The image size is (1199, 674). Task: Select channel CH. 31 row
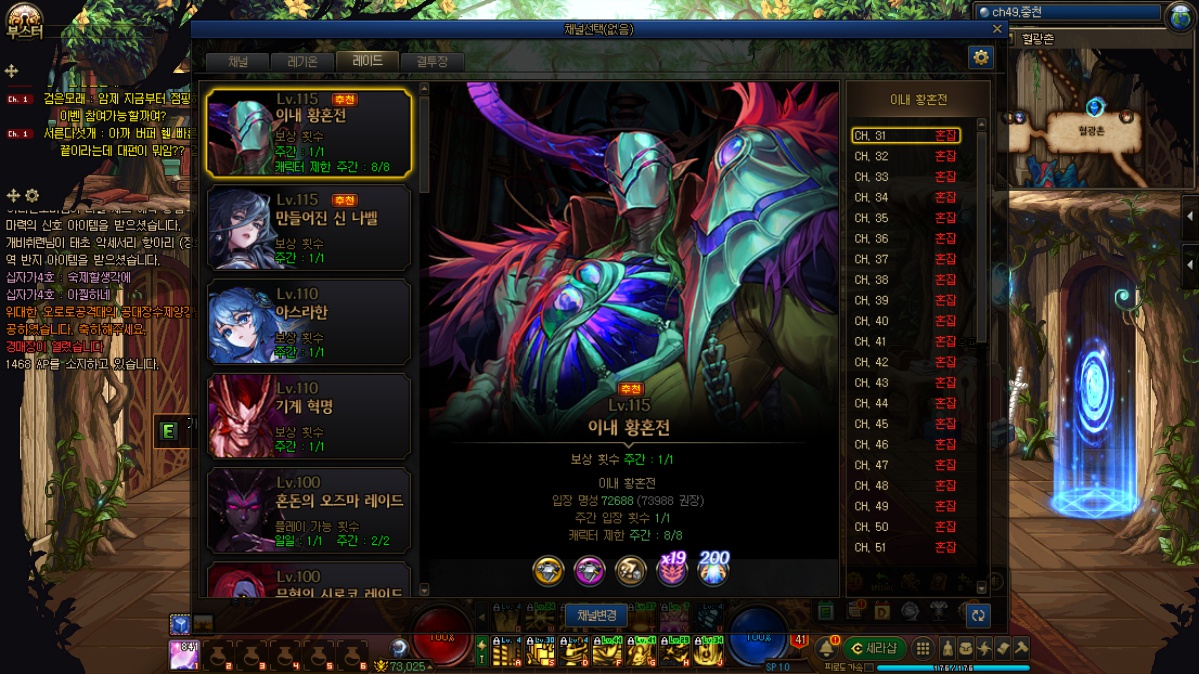(905, 135)
